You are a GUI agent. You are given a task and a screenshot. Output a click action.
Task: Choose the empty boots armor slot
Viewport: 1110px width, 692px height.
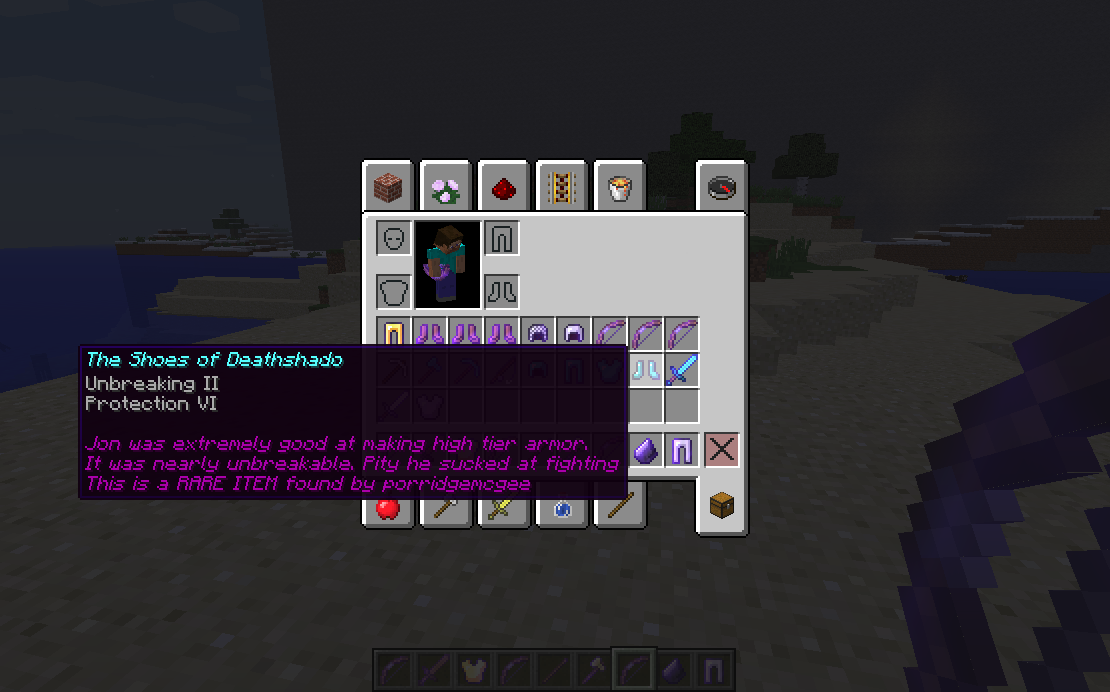(x=500, y=292)
